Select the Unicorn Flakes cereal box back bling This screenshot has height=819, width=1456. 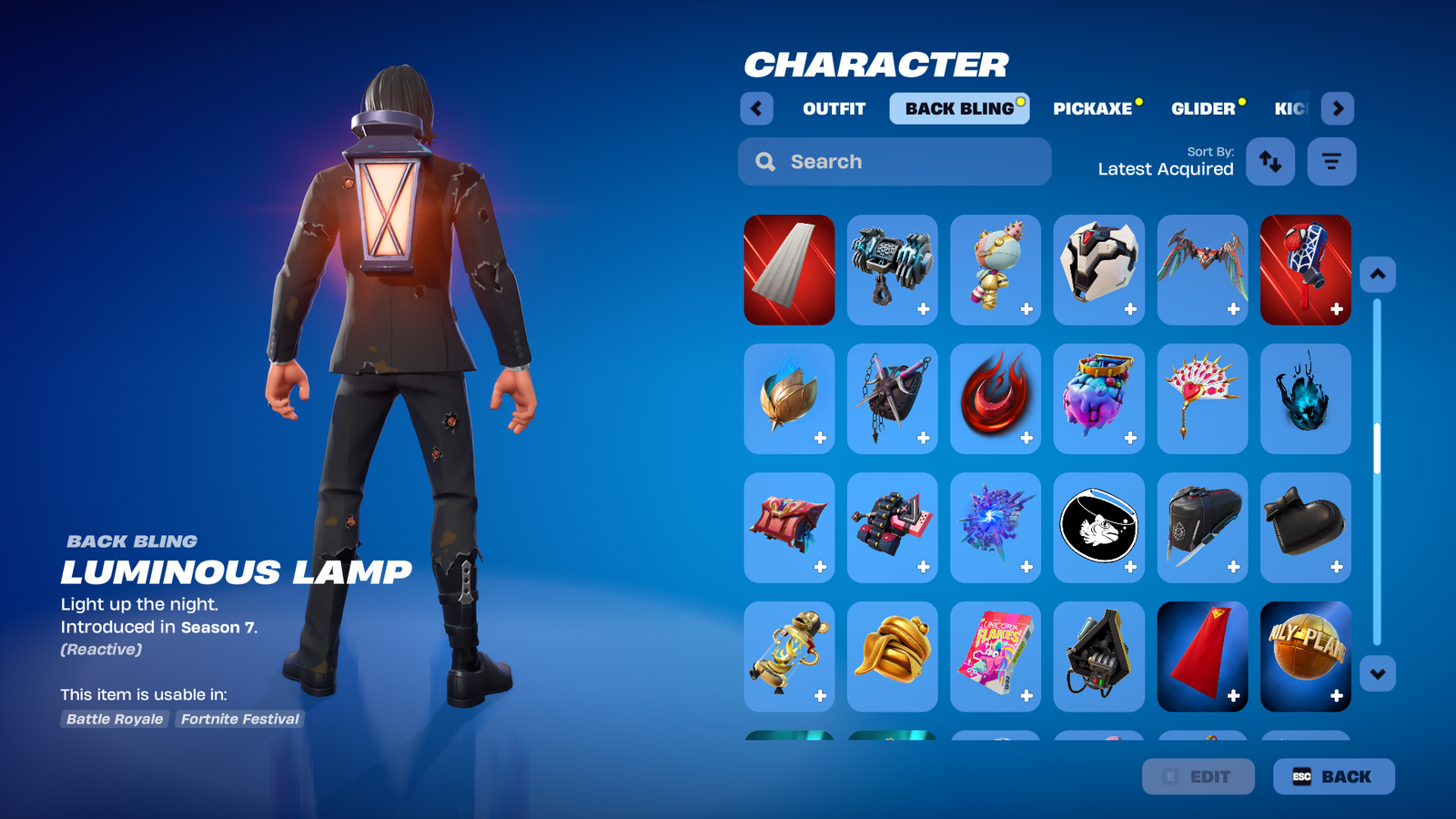[996, 656]
